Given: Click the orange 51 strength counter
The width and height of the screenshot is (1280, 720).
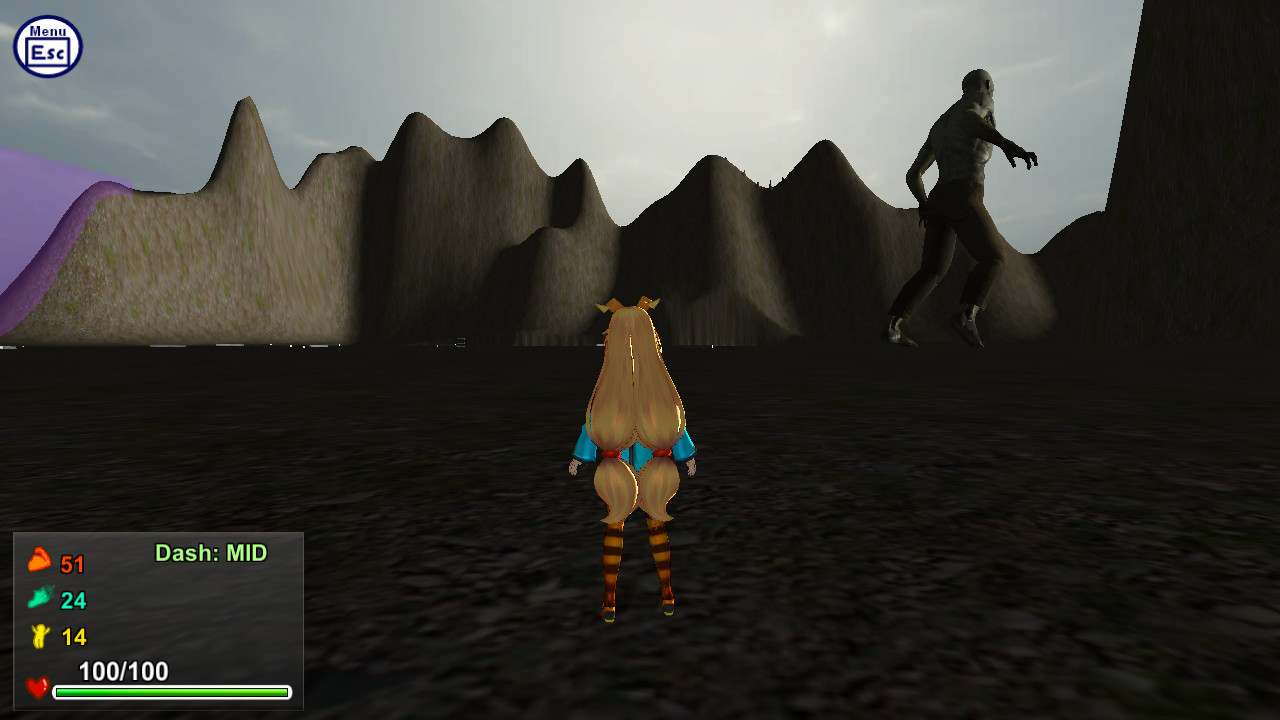Looking at the screenshot, I should tap(75, 563).
